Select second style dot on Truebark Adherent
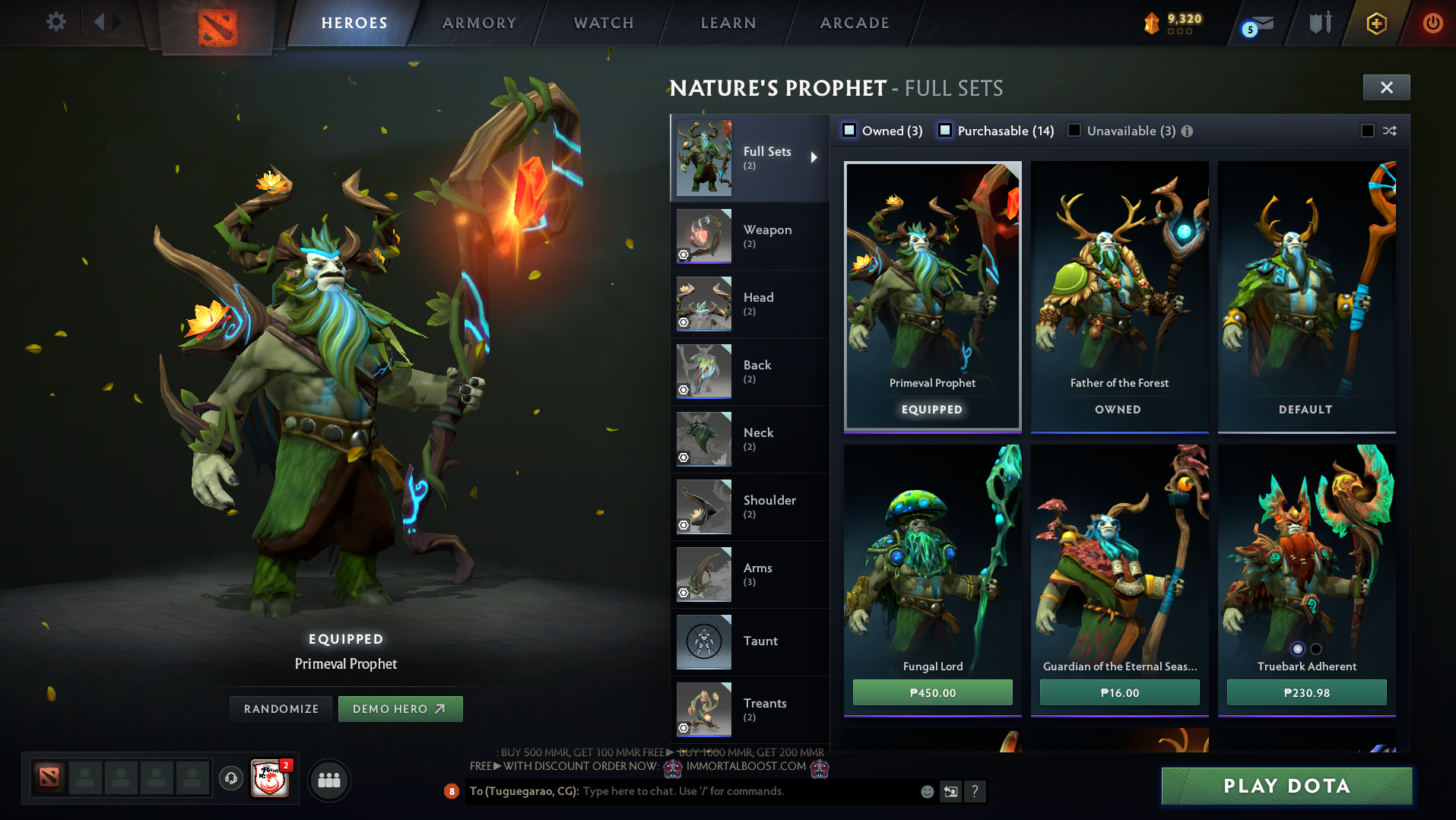The width and height of the screenshot is (1456, 820). [1315, 649]
